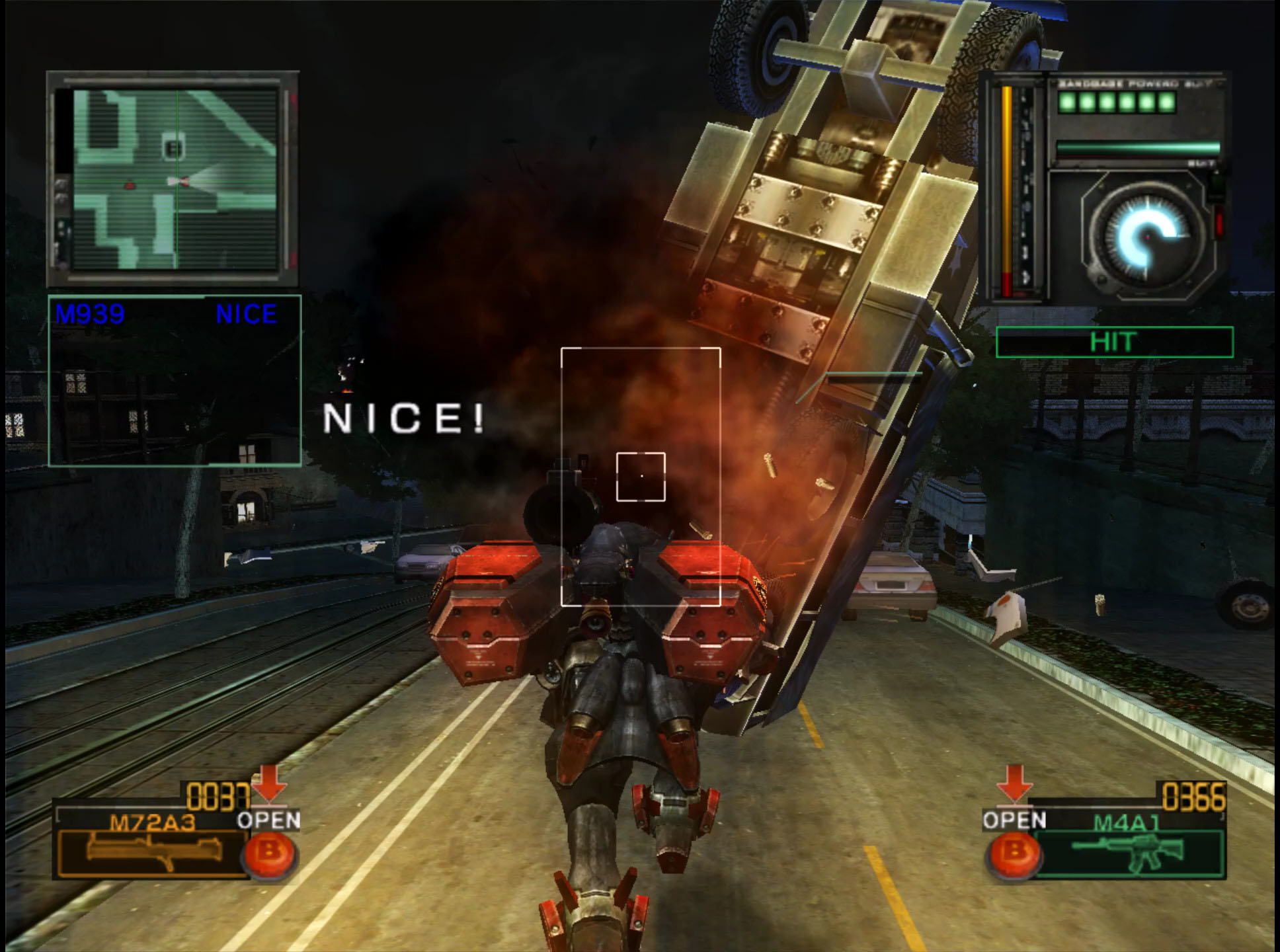Click the green minimap display
This screenshot has height=952, width=1280.
coord(175,179)
